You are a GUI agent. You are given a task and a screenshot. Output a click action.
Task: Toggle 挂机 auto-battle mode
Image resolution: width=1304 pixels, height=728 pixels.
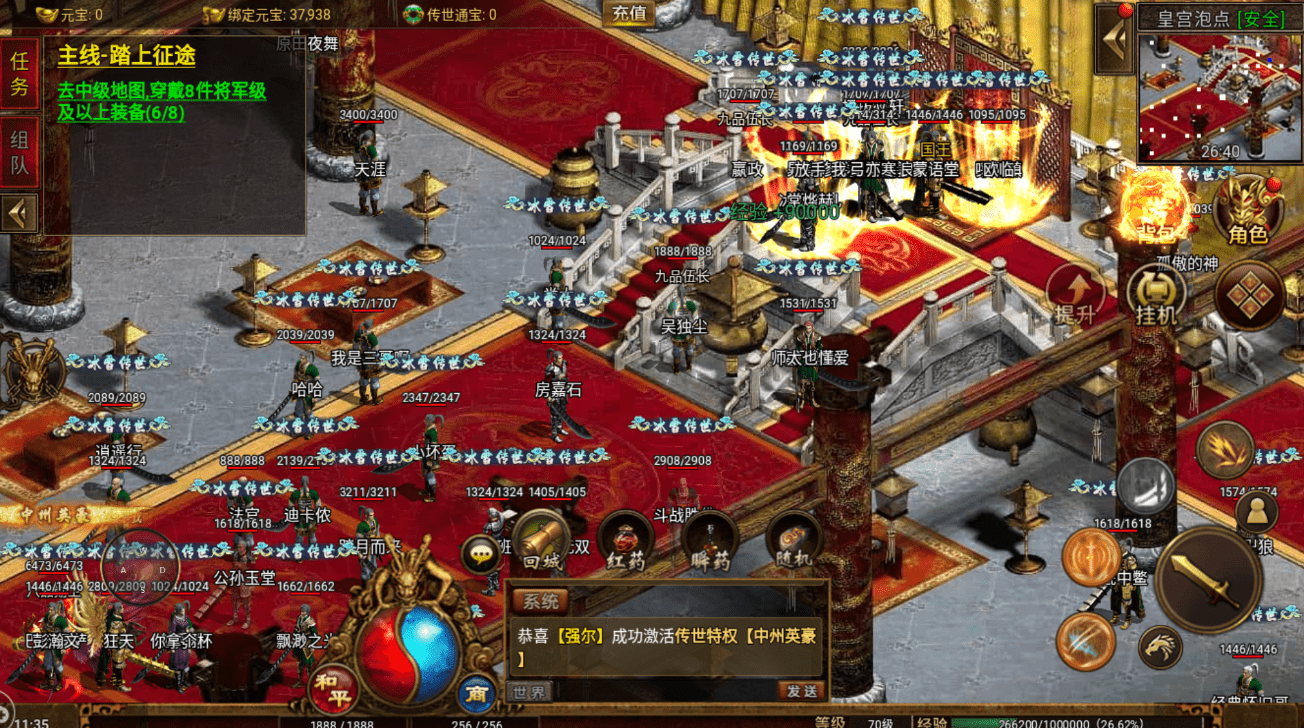pyautogui.click(x=1156, y=297)
